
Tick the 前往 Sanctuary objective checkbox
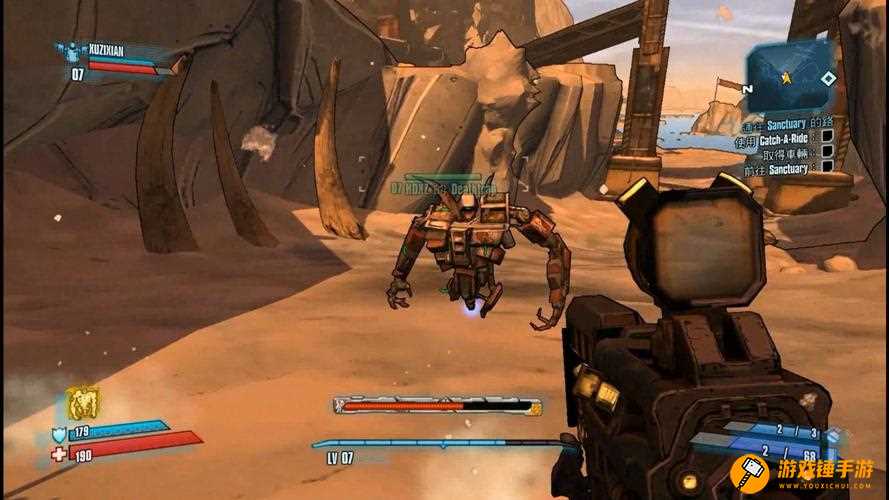pyautogui.click(x=827, y=167)
